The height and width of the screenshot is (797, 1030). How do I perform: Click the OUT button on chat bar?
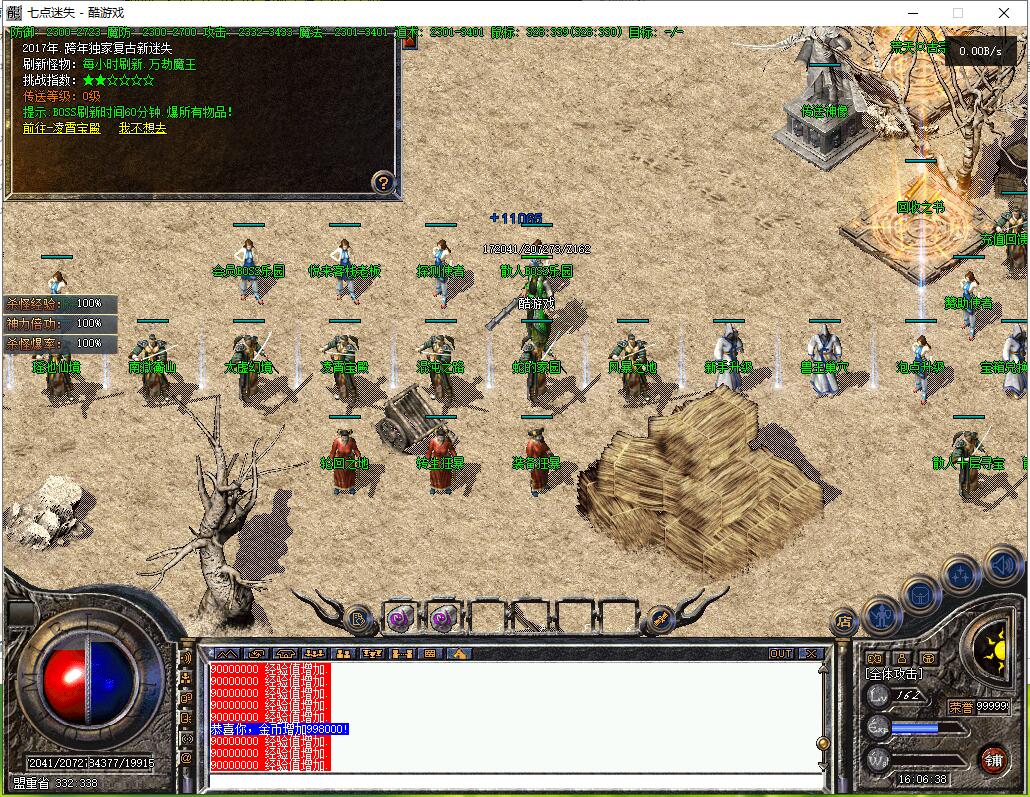781,653
